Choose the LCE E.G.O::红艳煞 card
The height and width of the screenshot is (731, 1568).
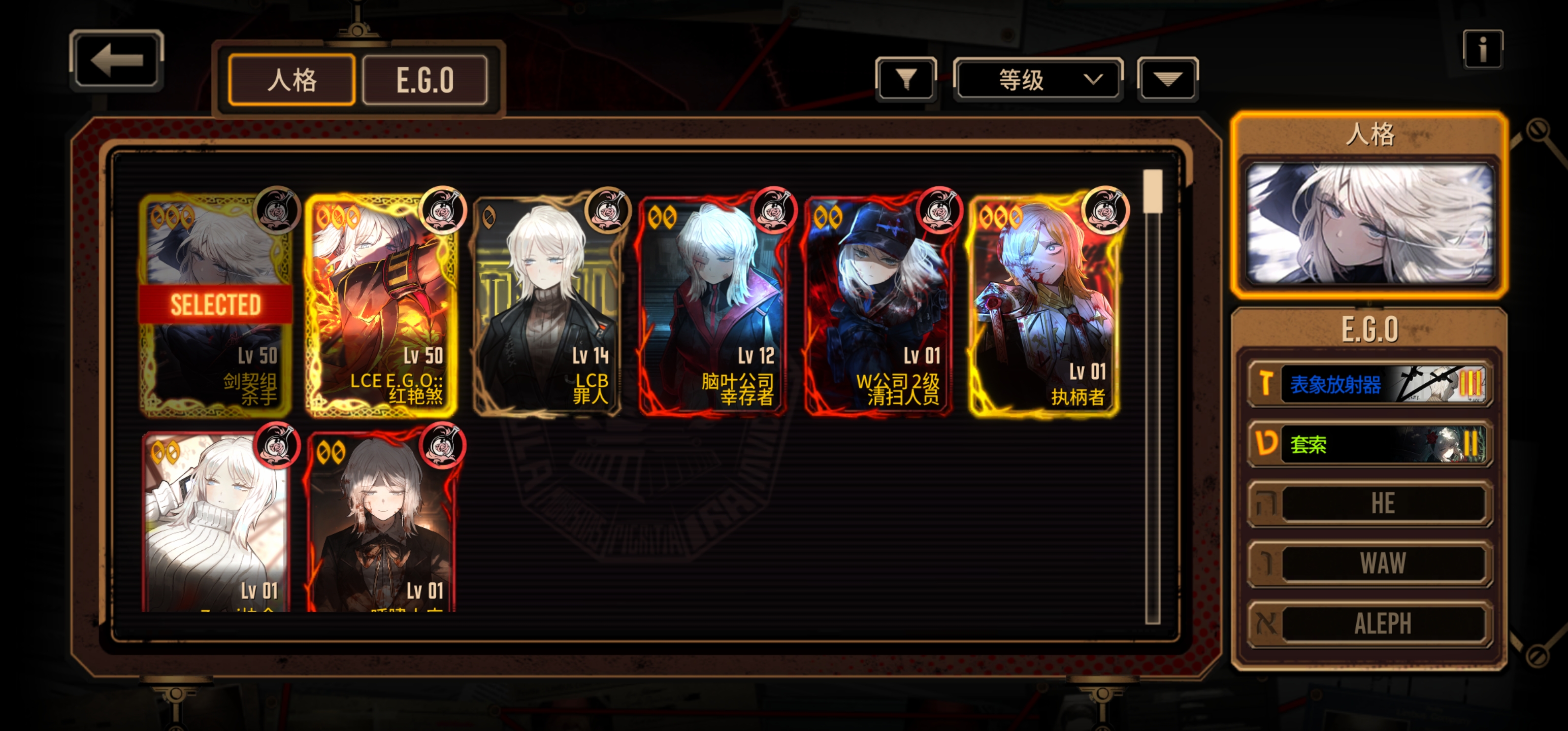[x=381, y=305]
